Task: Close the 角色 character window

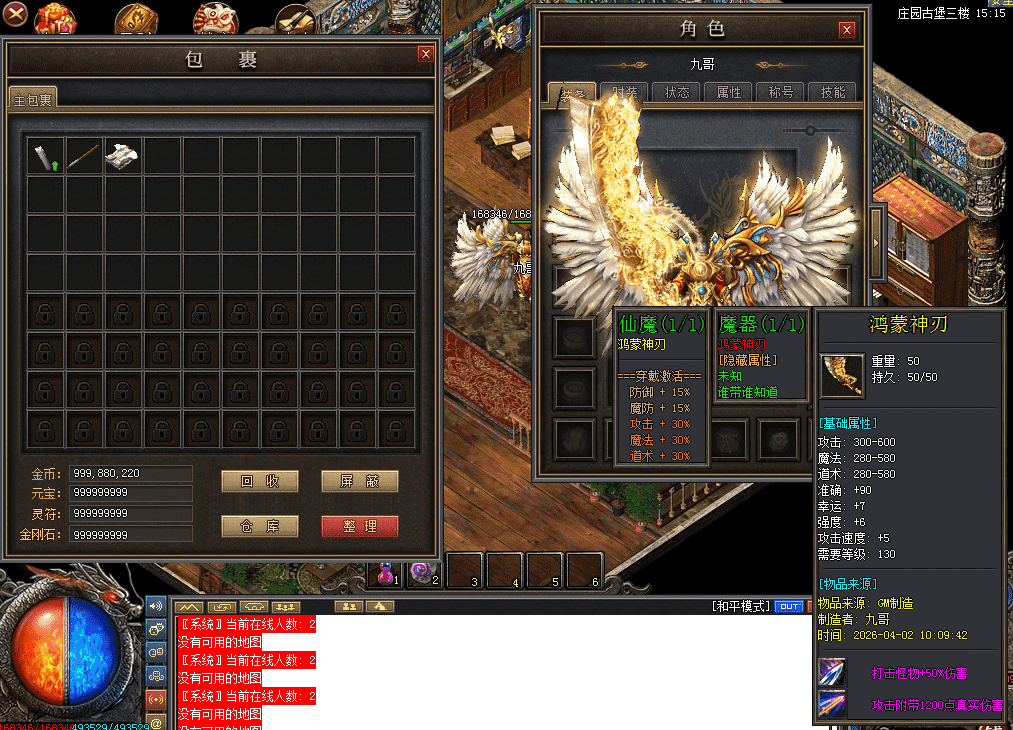Action: pyautogui.click(x=848, y=30)
